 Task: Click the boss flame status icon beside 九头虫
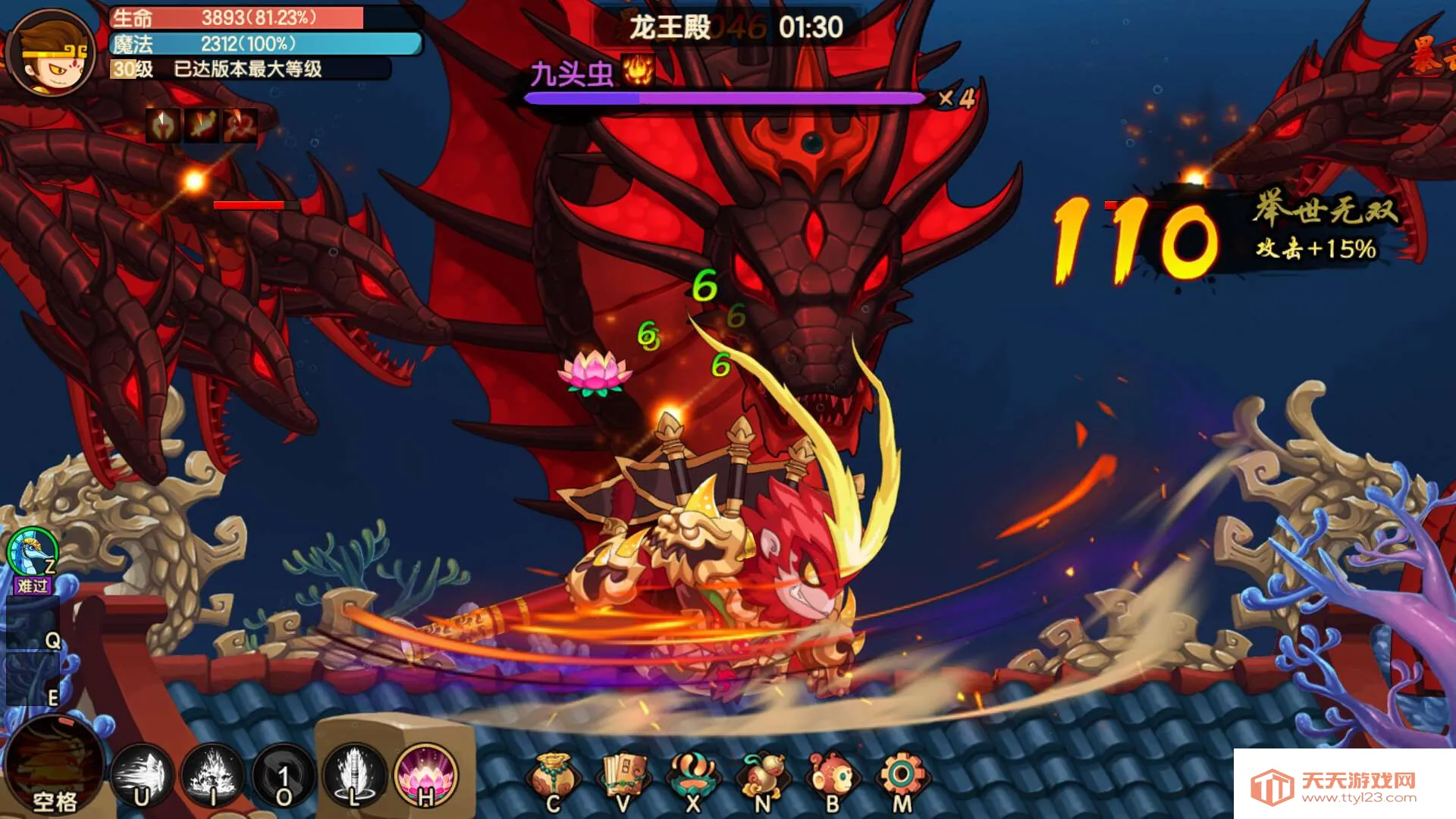click(x=638, y=71)
